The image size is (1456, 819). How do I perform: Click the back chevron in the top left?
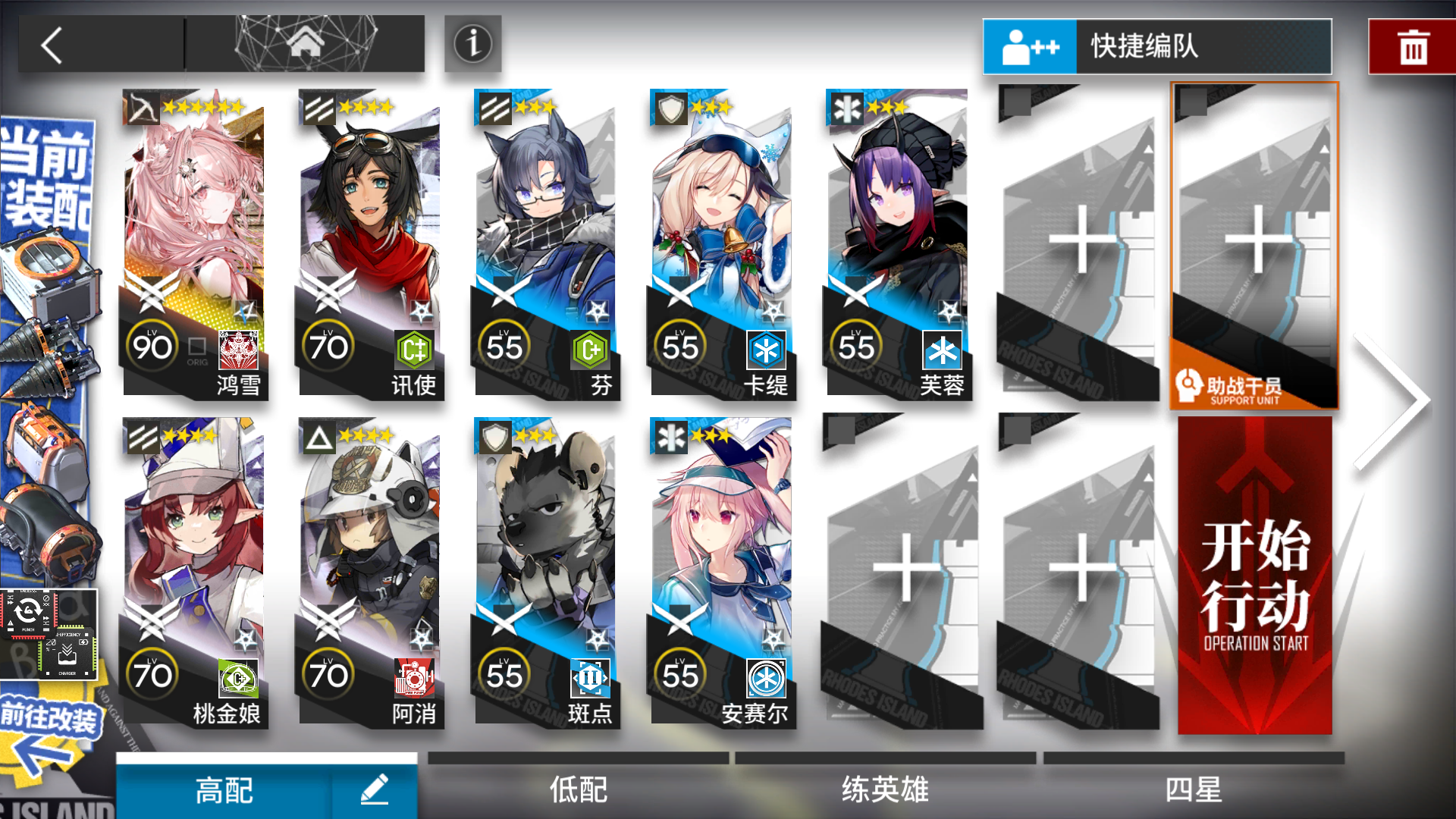50,44
